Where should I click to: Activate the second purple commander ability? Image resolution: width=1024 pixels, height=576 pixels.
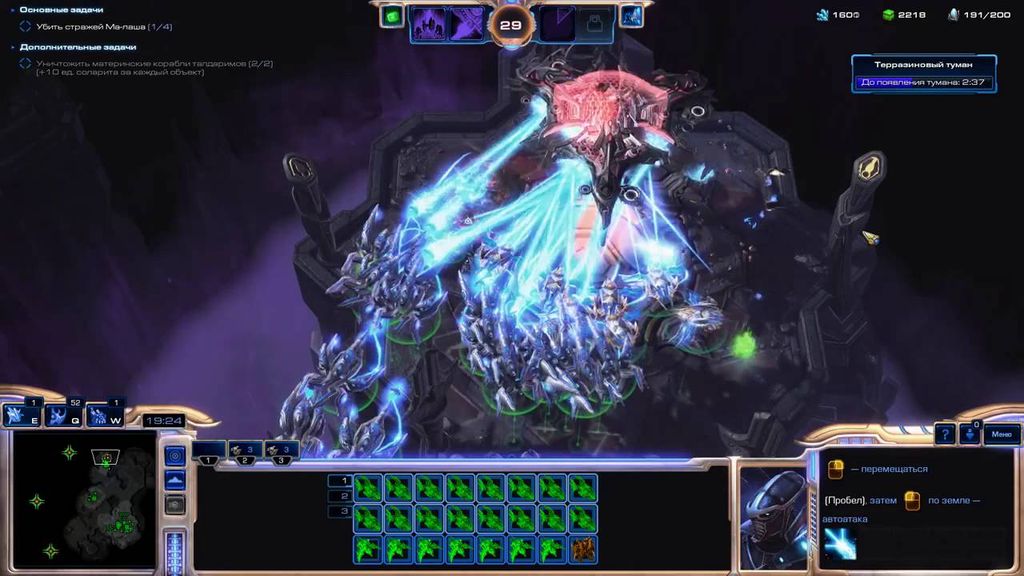pyautogui.click(x=466, y=23)
